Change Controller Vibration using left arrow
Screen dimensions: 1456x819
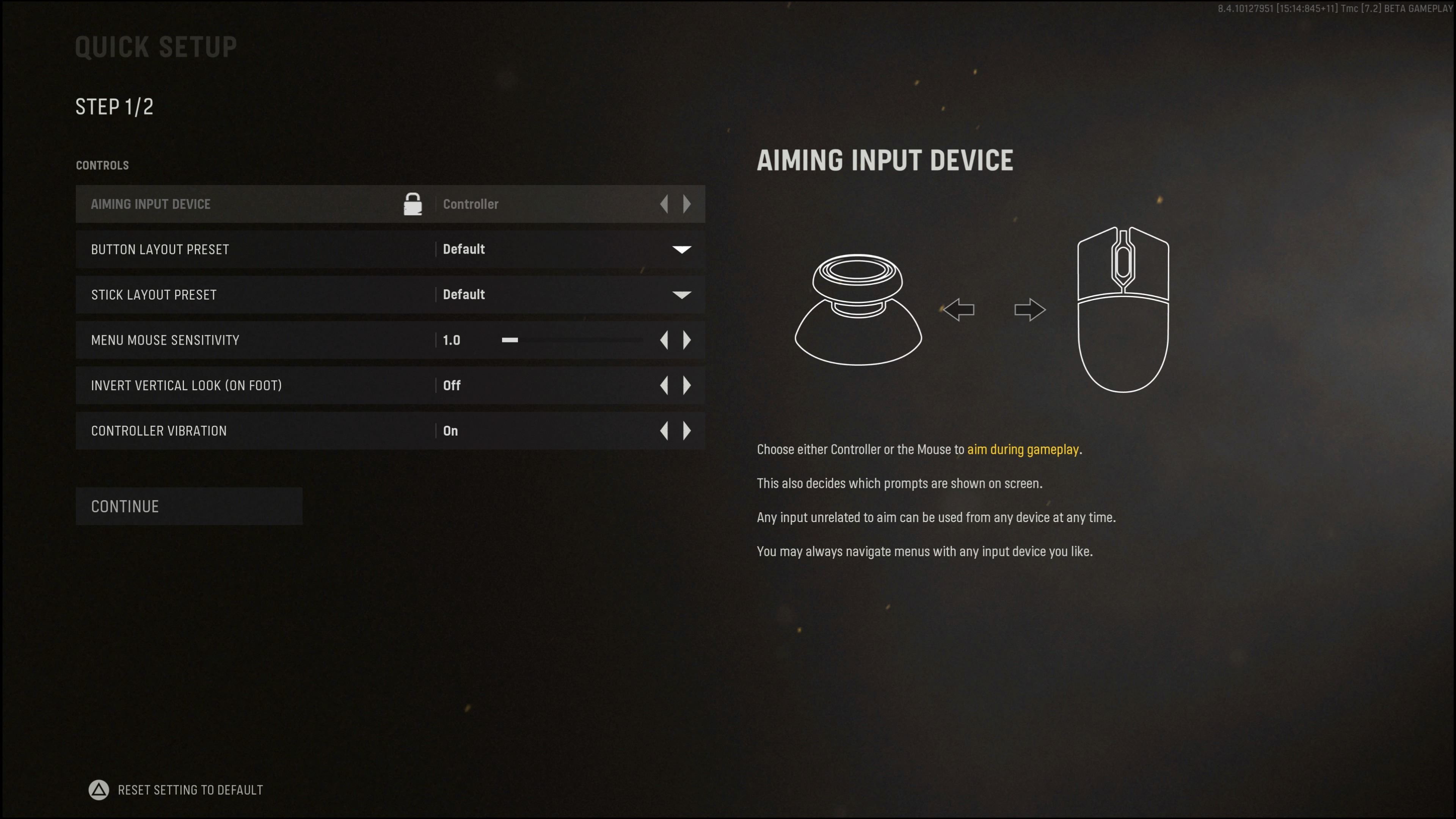(x=664, y=431)
